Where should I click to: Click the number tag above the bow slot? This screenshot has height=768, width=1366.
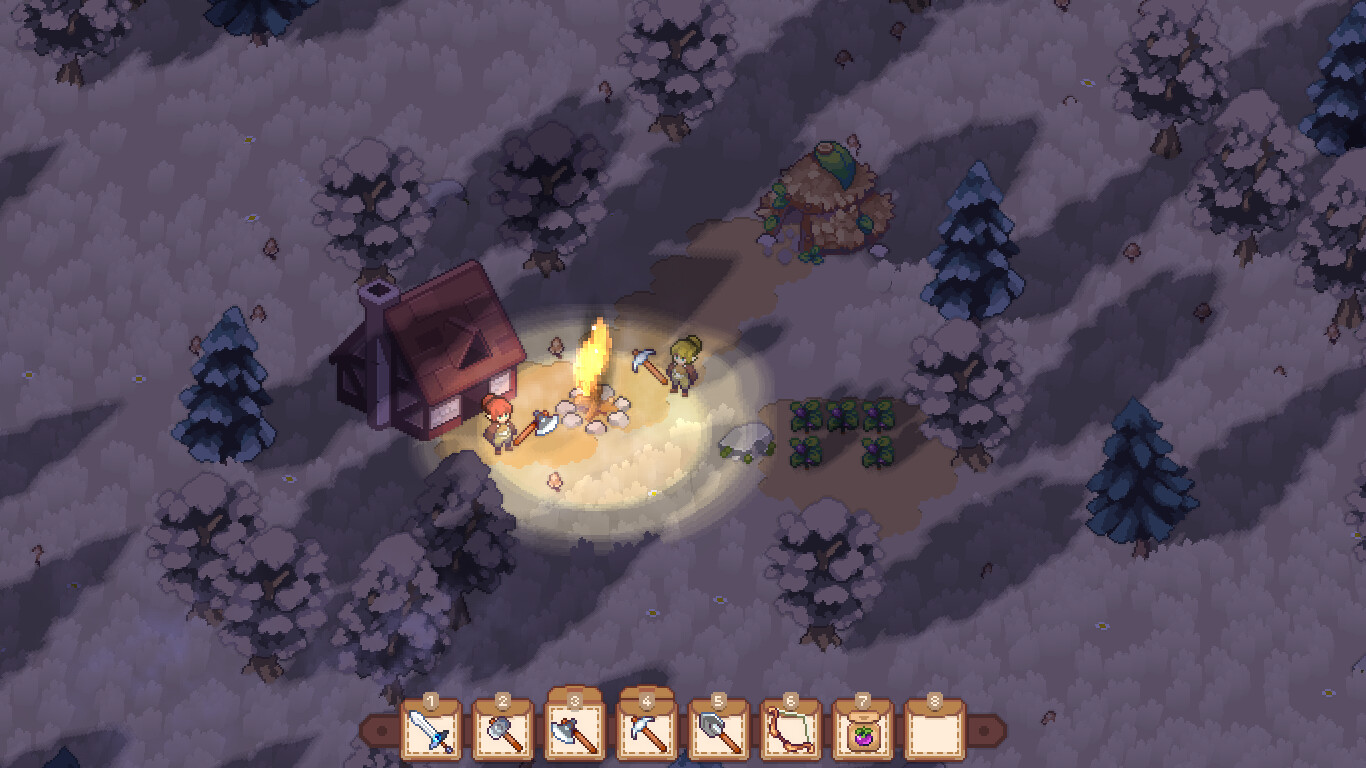pyautogui.click(x=793, y=702)
